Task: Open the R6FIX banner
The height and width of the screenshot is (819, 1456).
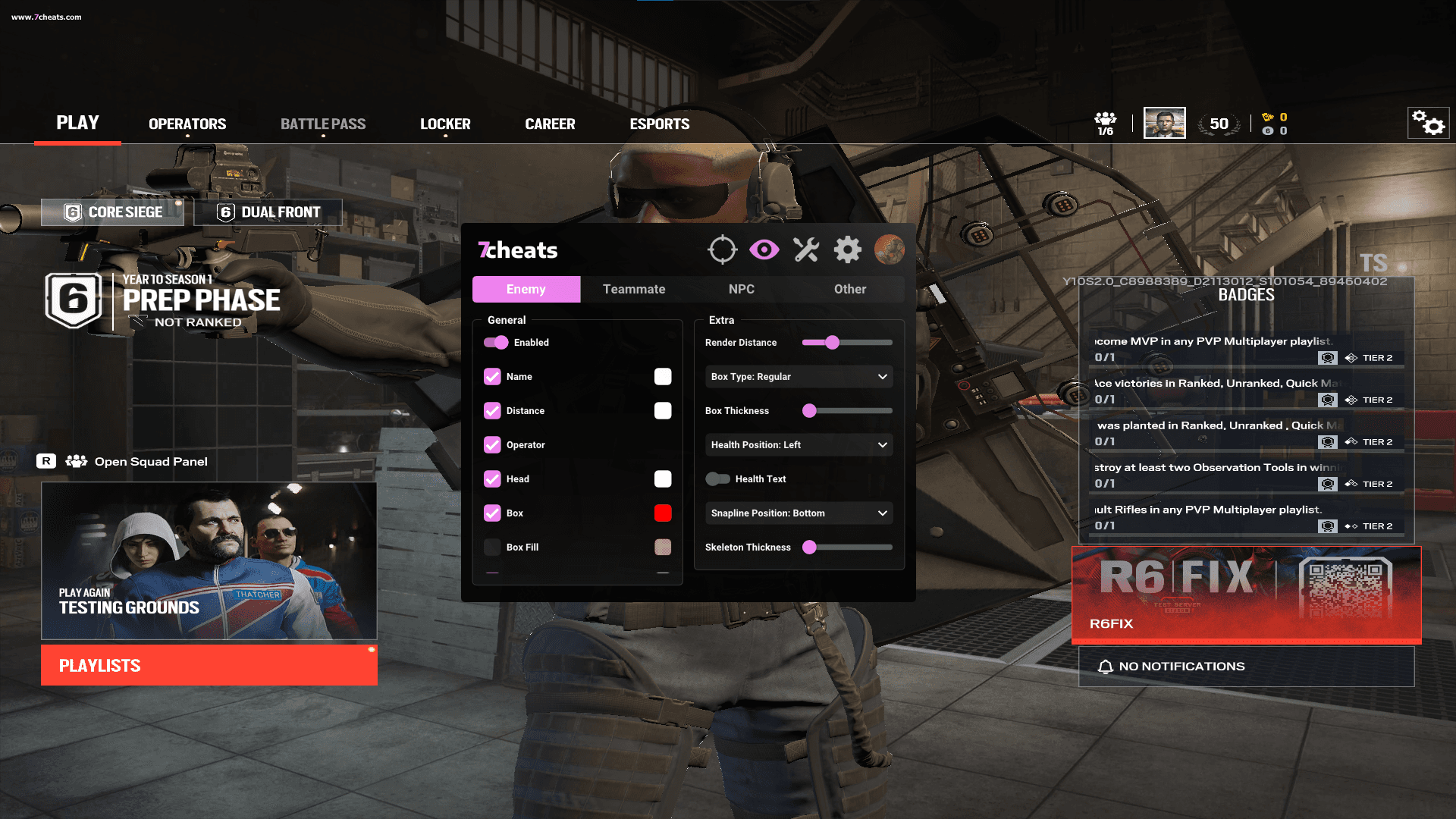Action: click(x=1246, y=594)
